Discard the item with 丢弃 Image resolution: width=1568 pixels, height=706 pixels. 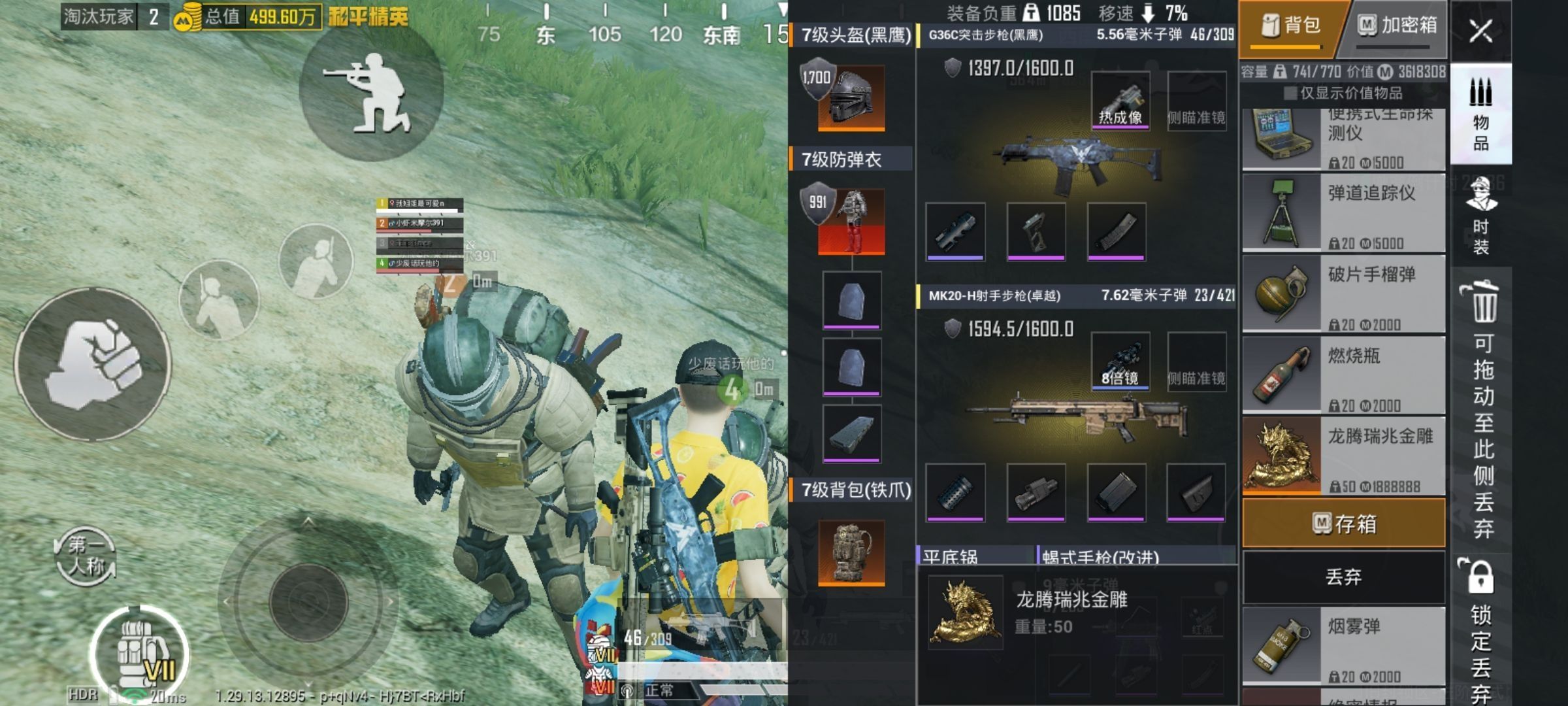click(1343, 577)
